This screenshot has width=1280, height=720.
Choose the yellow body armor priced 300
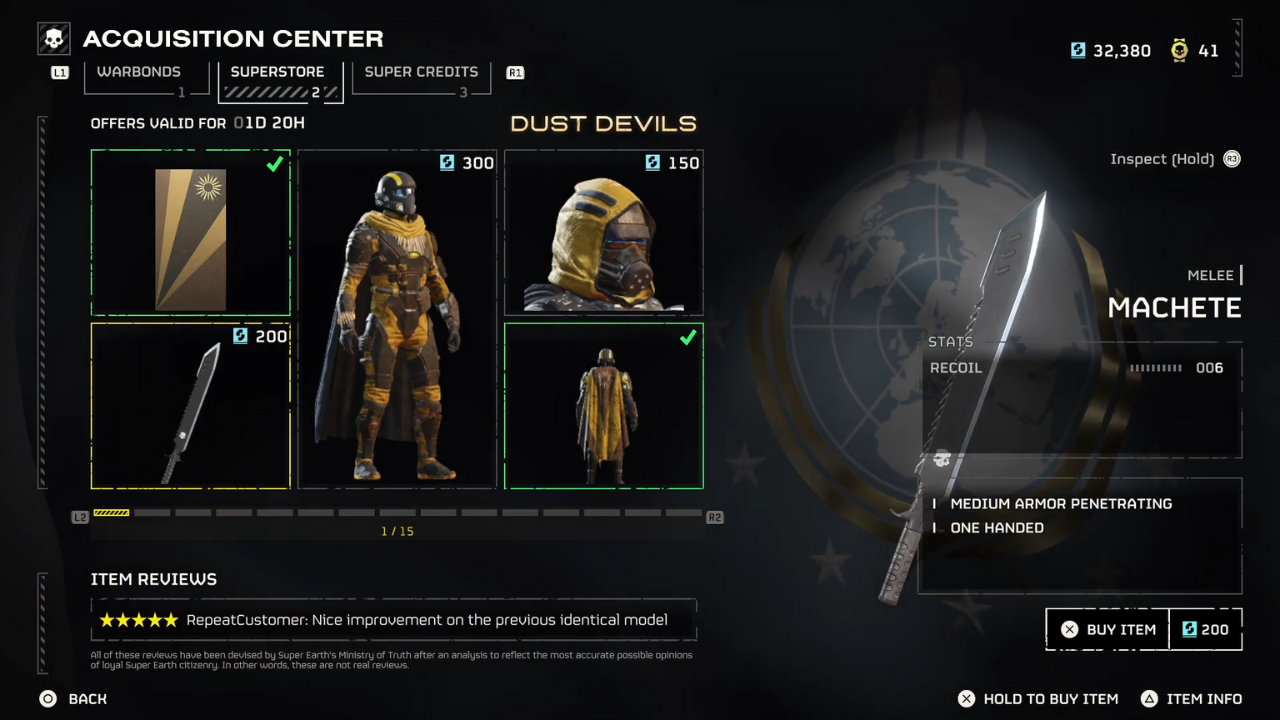[x=397, y=319]
